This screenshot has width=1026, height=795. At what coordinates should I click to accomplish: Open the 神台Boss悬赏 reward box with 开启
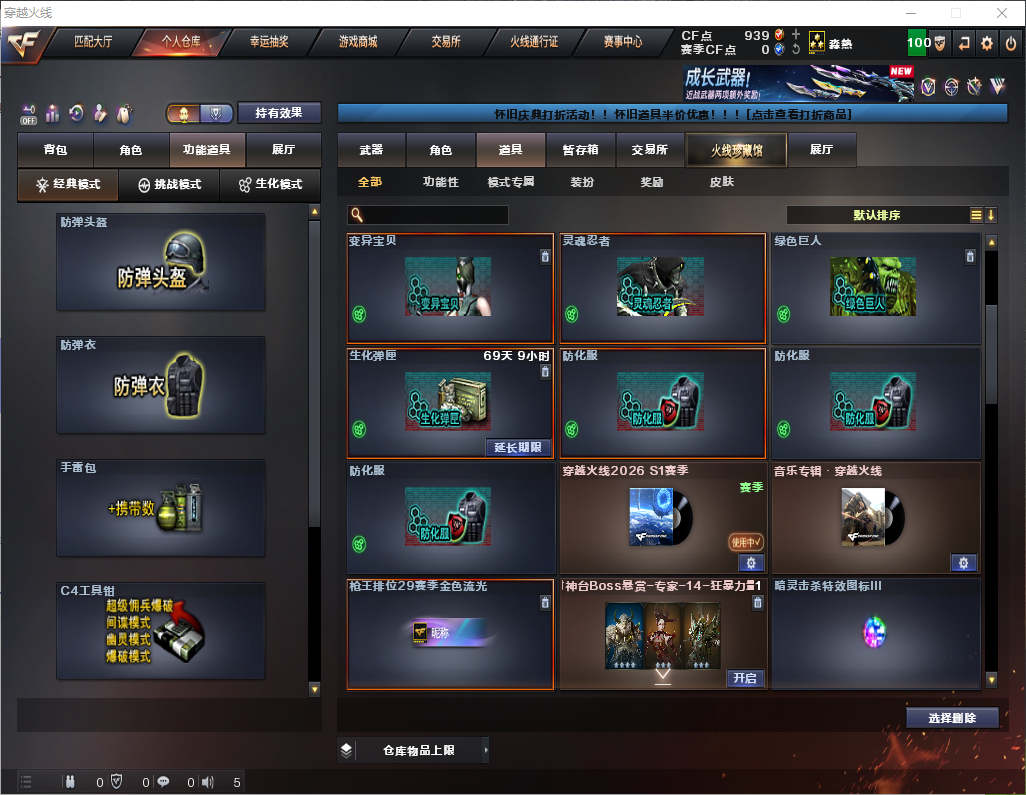[744, 678]
